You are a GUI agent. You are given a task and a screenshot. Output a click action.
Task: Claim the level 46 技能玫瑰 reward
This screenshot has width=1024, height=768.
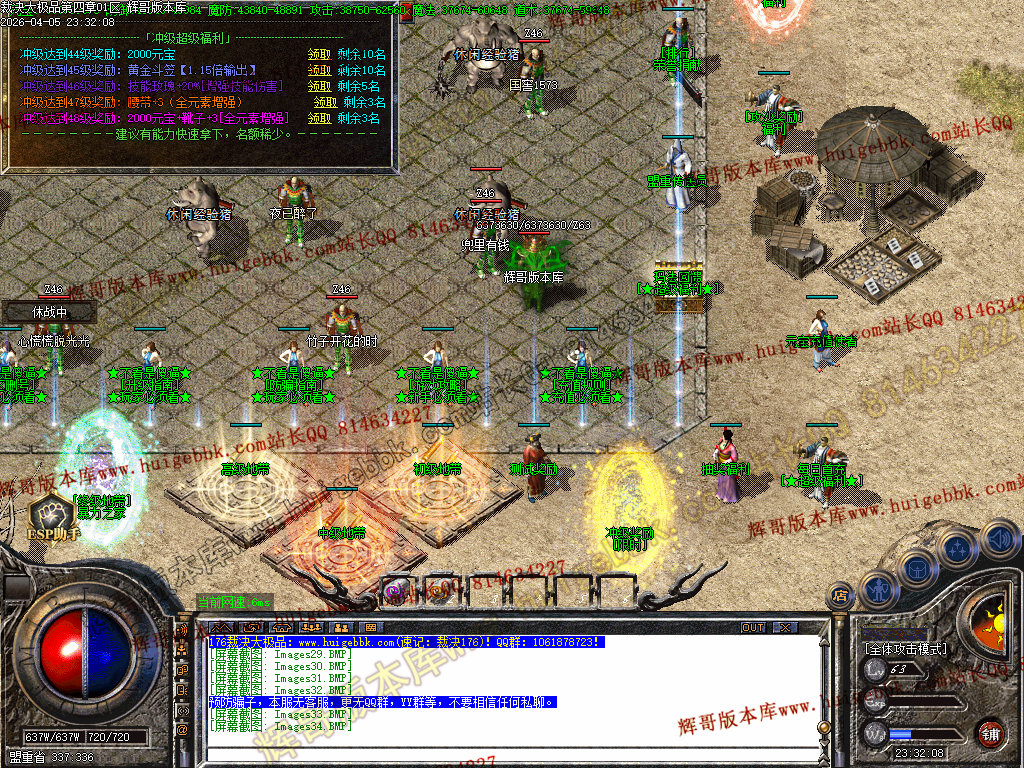320,86
